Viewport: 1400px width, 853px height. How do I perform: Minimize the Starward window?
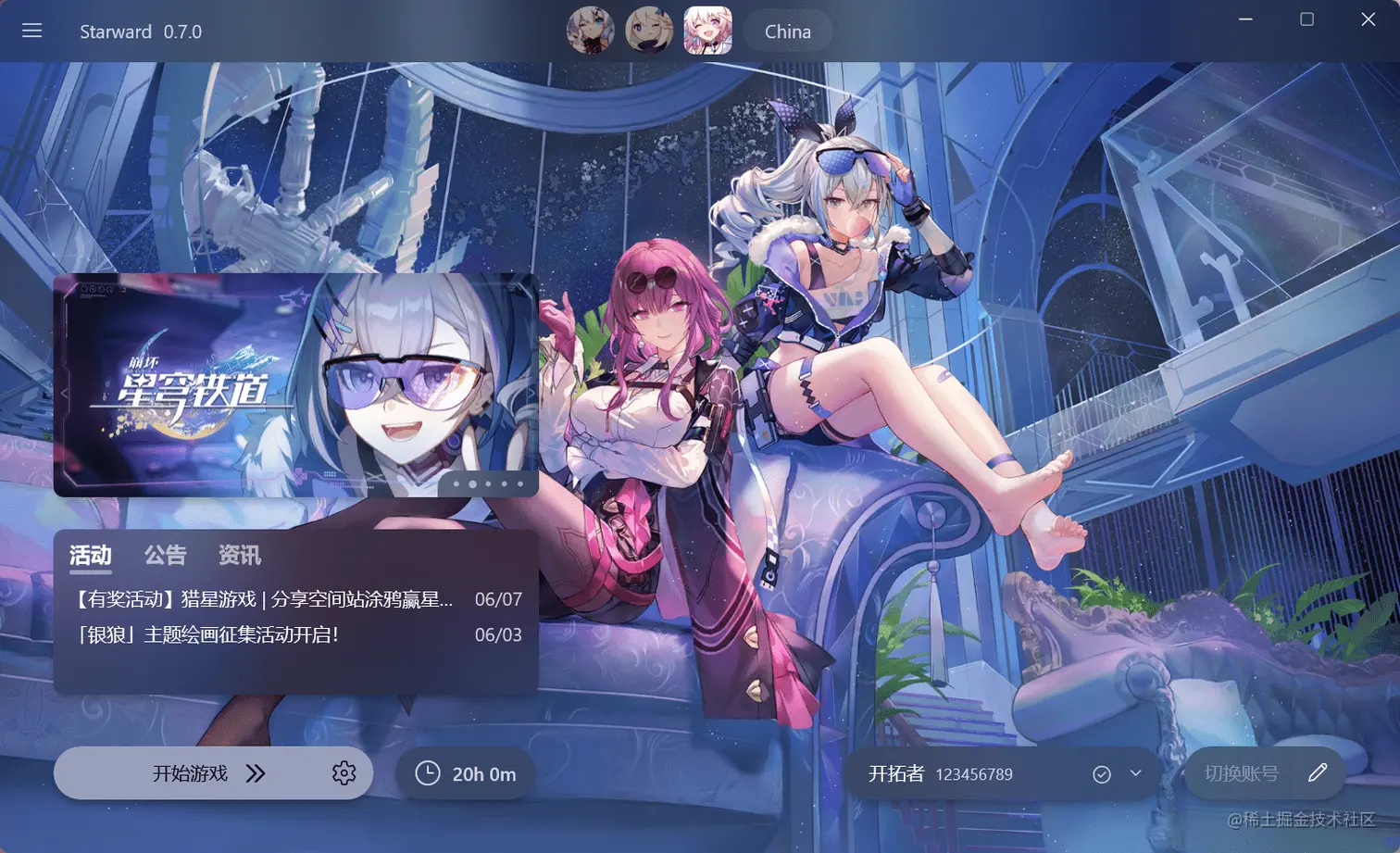point(1245,19)
